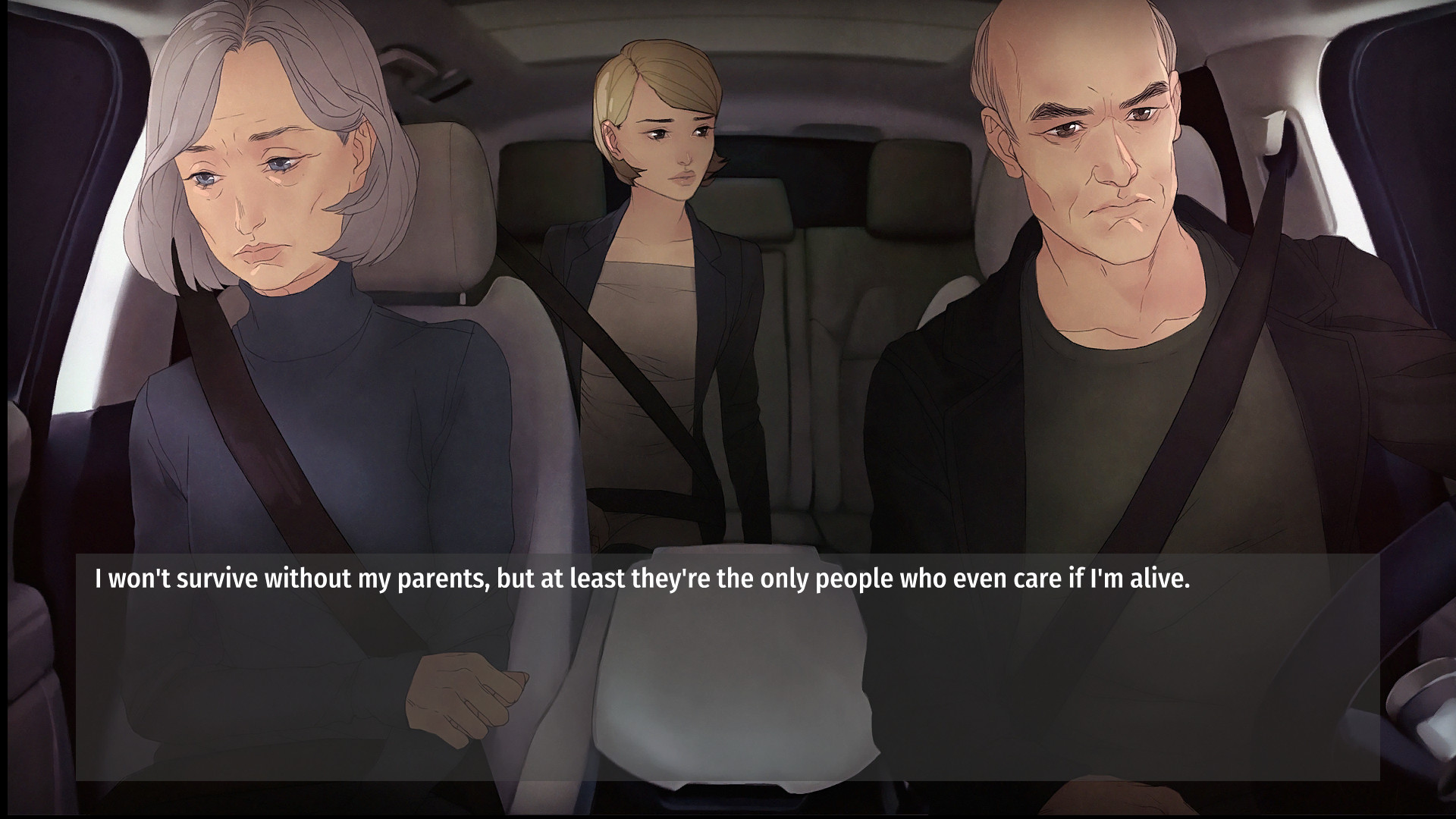This screenshot has height=819, width=1456.
Task: Click the dialogue text box to continue
Action: click(727, 667)
